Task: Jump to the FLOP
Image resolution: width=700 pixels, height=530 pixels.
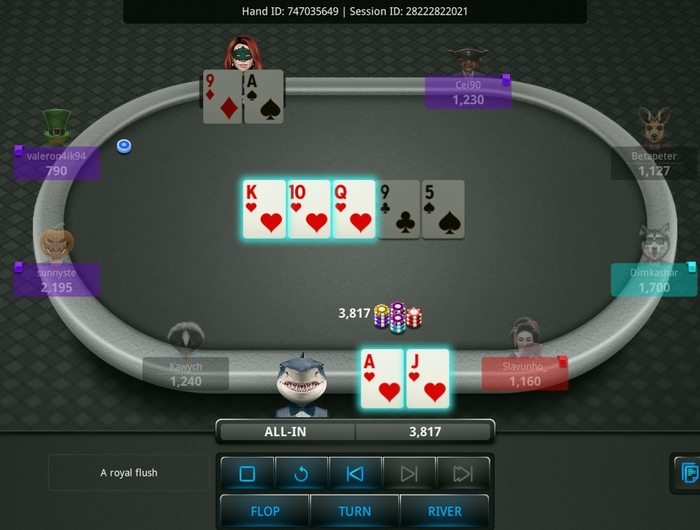Action: pos(265,511)
